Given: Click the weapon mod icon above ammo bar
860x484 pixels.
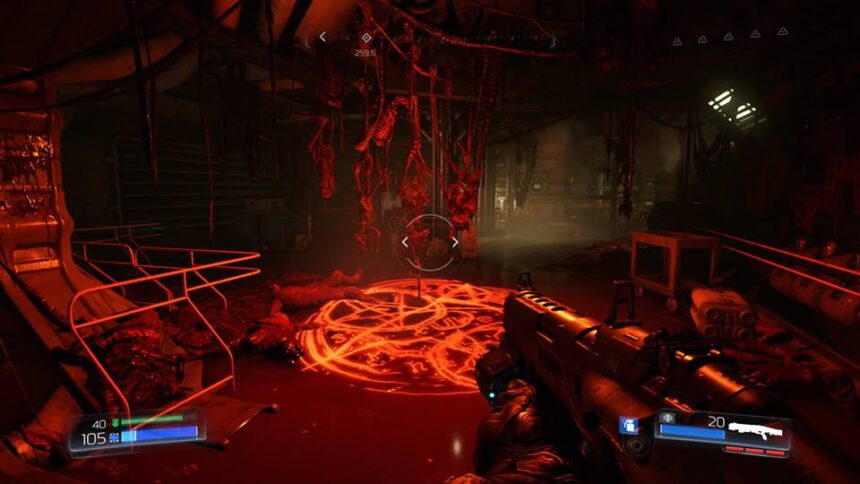Looking at the screenshot, I should click(x=667, y=417).
